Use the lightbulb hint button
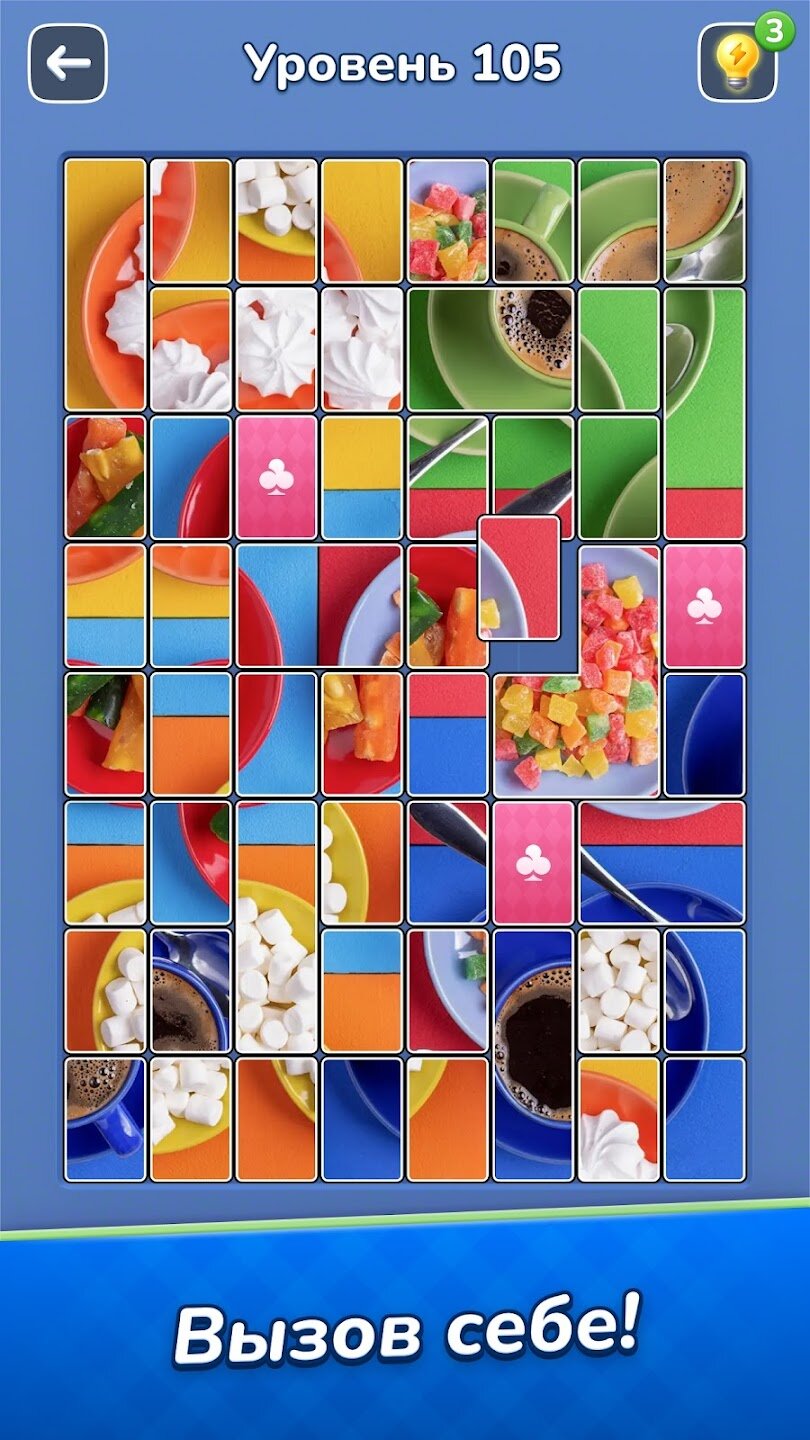810x1440 pixels. [737, 63]
